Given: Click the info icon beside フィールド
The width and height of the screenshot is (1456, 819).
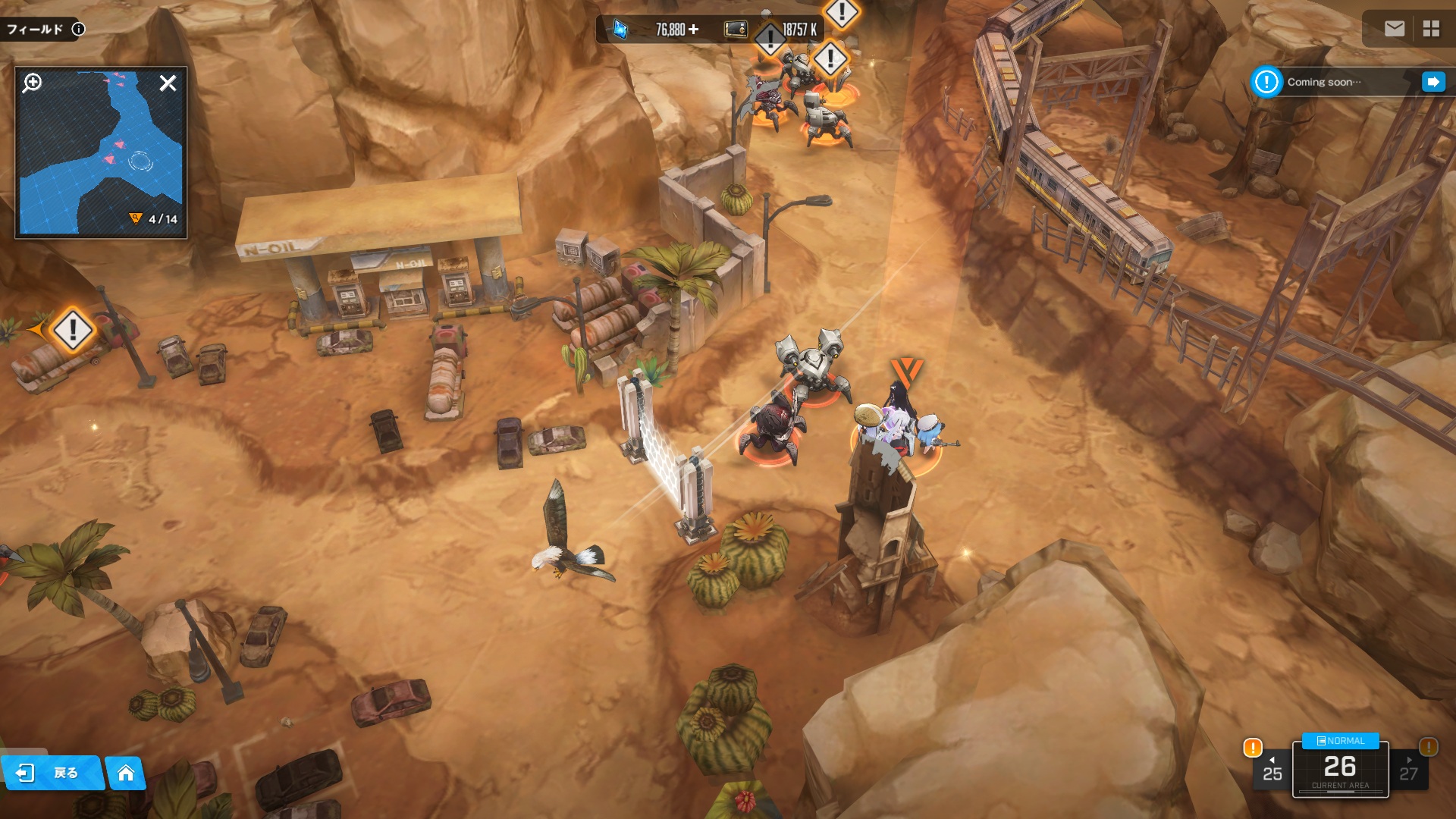Looking at the screenshot, I should (78, 30).
